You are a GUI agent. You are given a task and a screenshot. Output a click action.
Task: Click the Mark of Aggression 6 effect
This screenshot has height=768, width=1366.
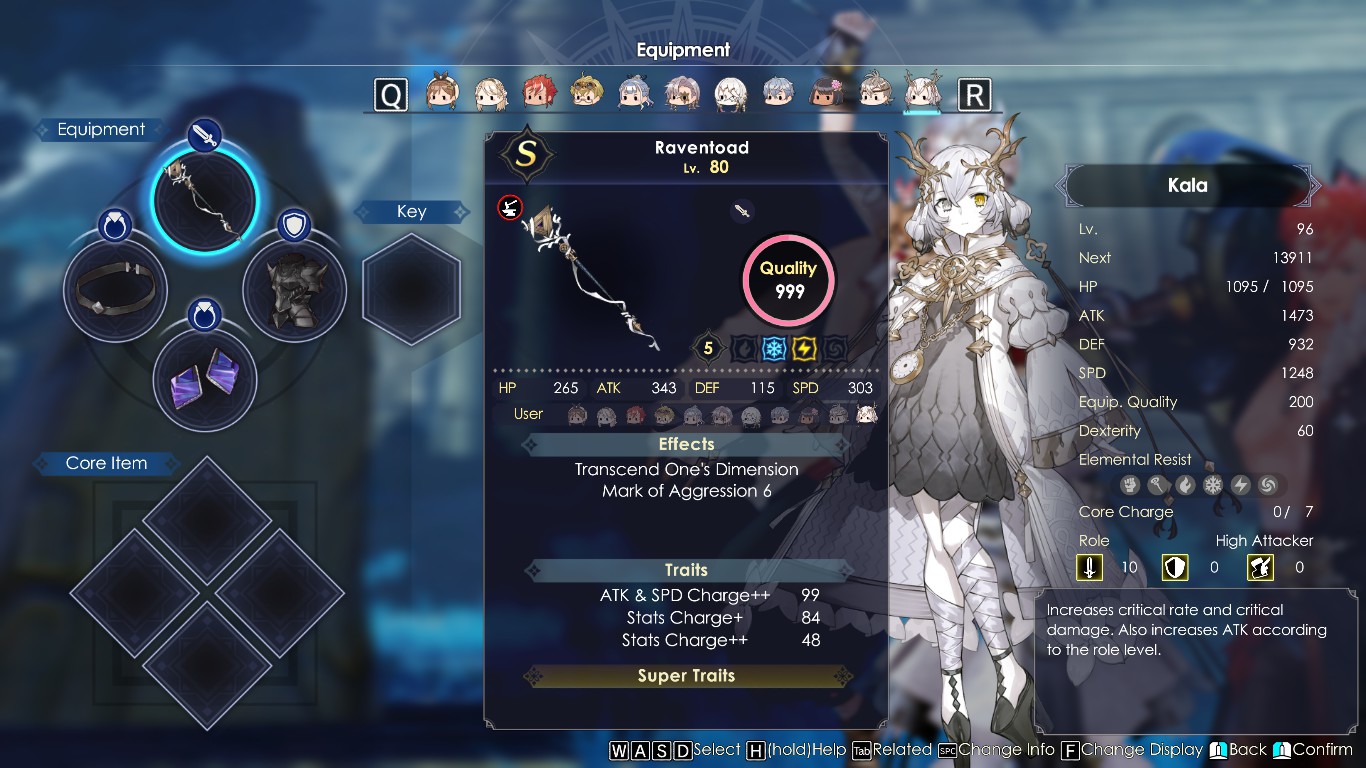click(x=686, y=491)
